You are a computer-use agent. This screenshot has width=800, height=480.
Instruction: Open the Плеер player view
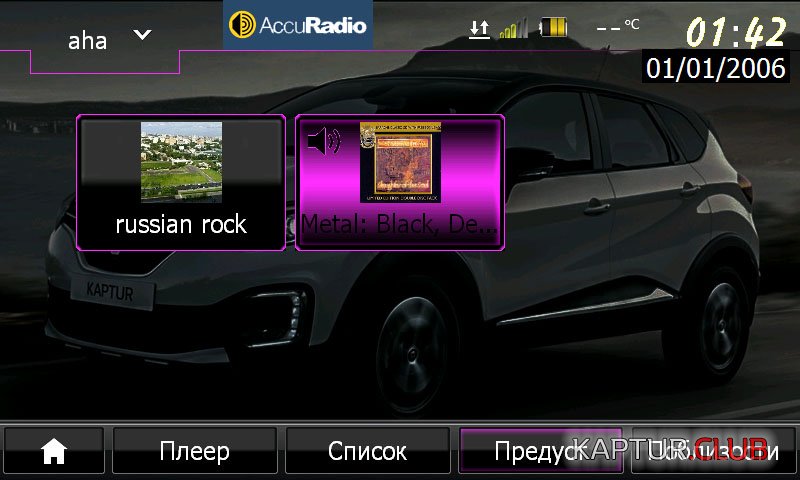[x=194, y=451]
